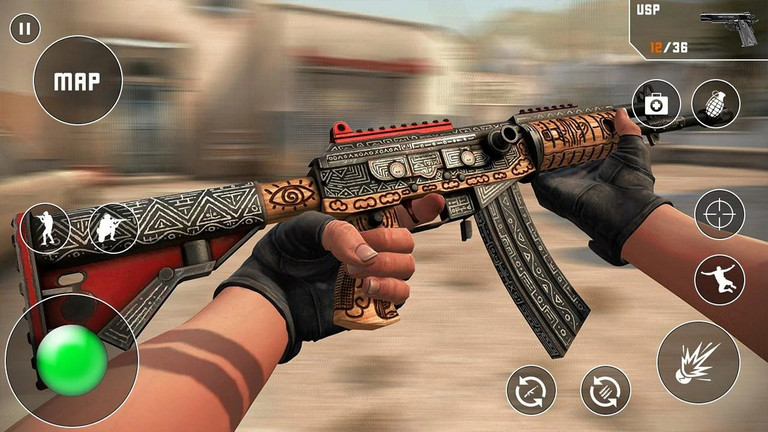
Task: Open the MAP button
Action: 78,81
